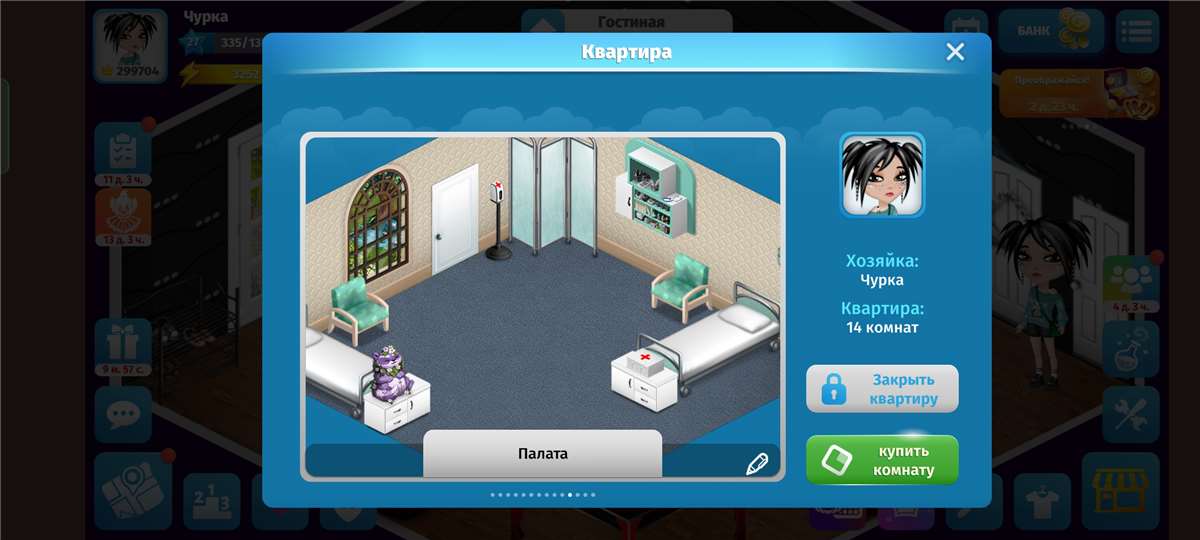Select the Палата room name label
The width and height of the screenshot is (1200, 540).
(x=542, y=454)
